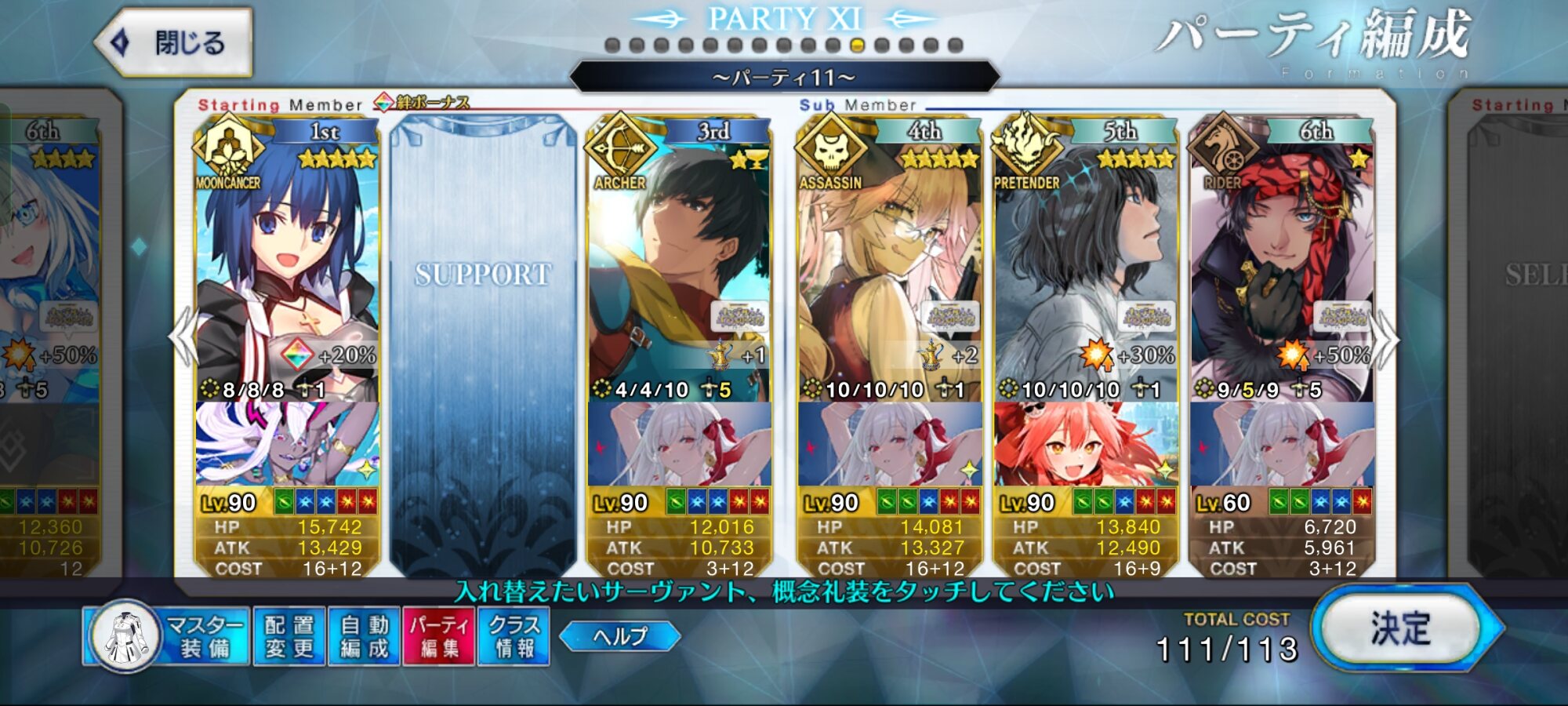Show クラス情報 class info
Viewport: 1568px width, 706px height.
tap(514, 636)
